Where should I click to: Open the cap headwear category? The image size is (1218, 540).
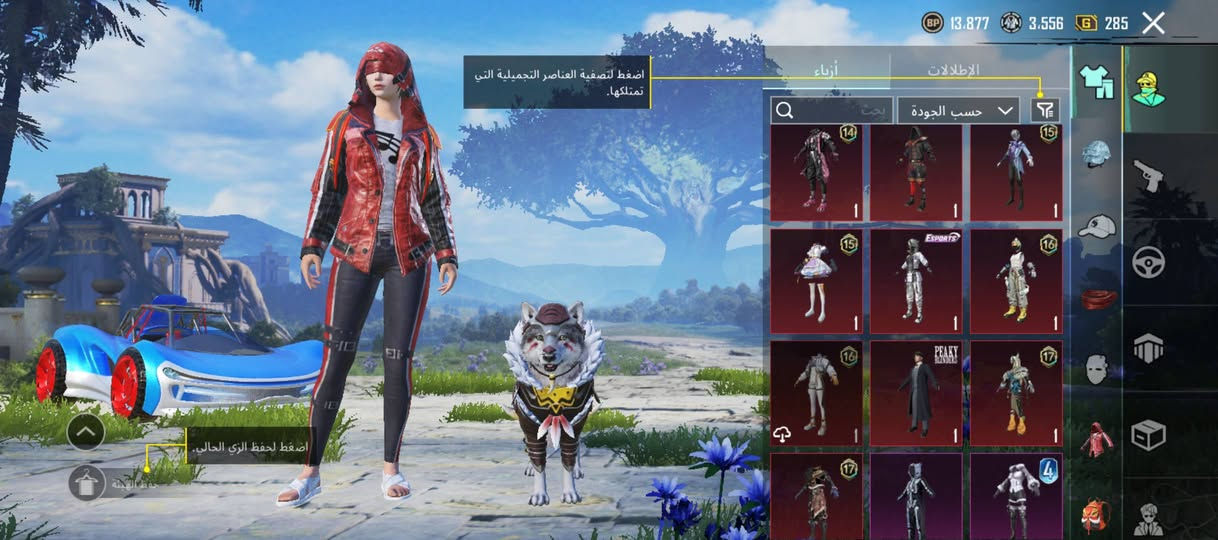[x=1098, y=227]
